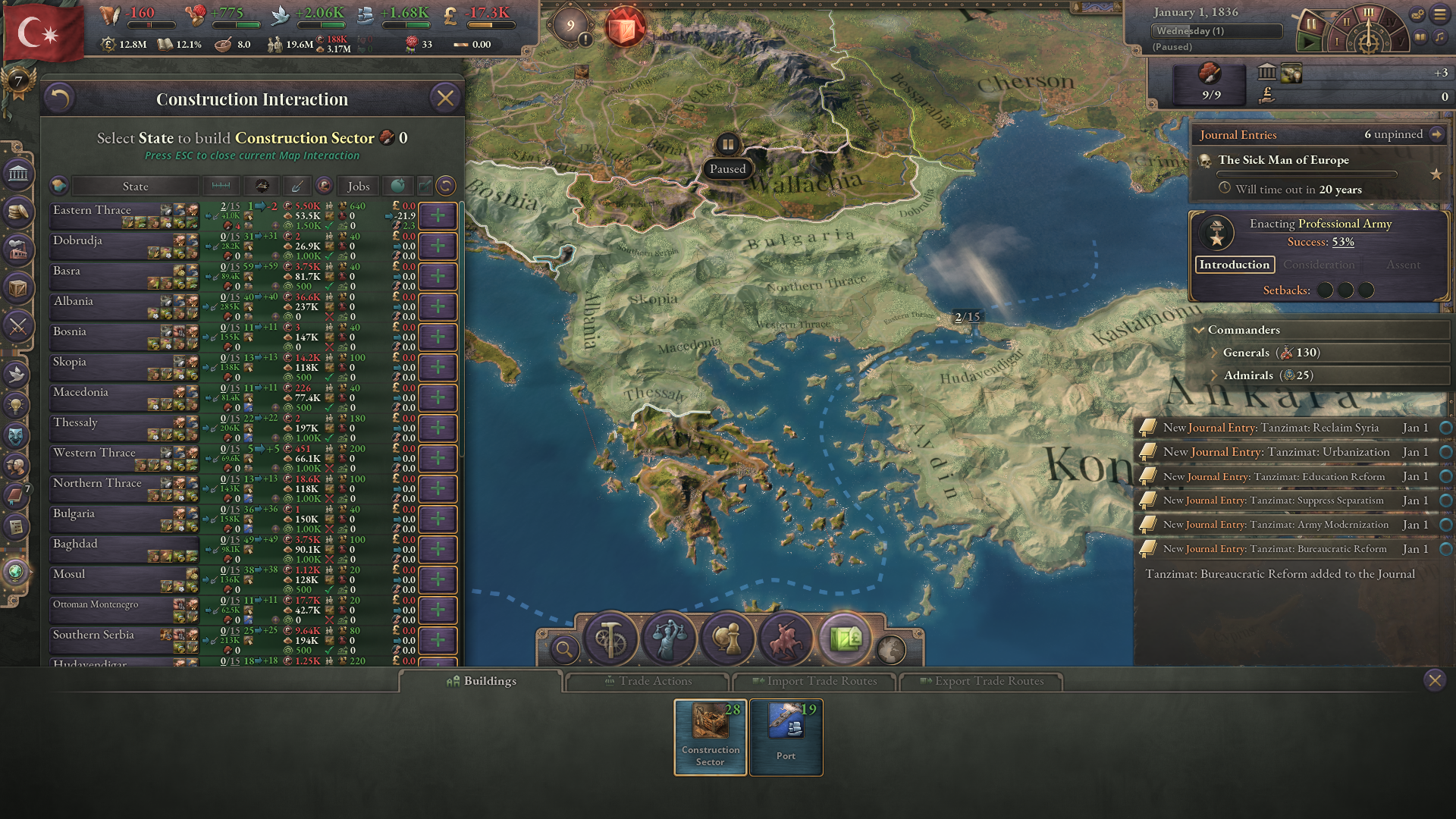1456x819 pixels.
Task: Select the Construction Sector building card
Action: [711, 736]
